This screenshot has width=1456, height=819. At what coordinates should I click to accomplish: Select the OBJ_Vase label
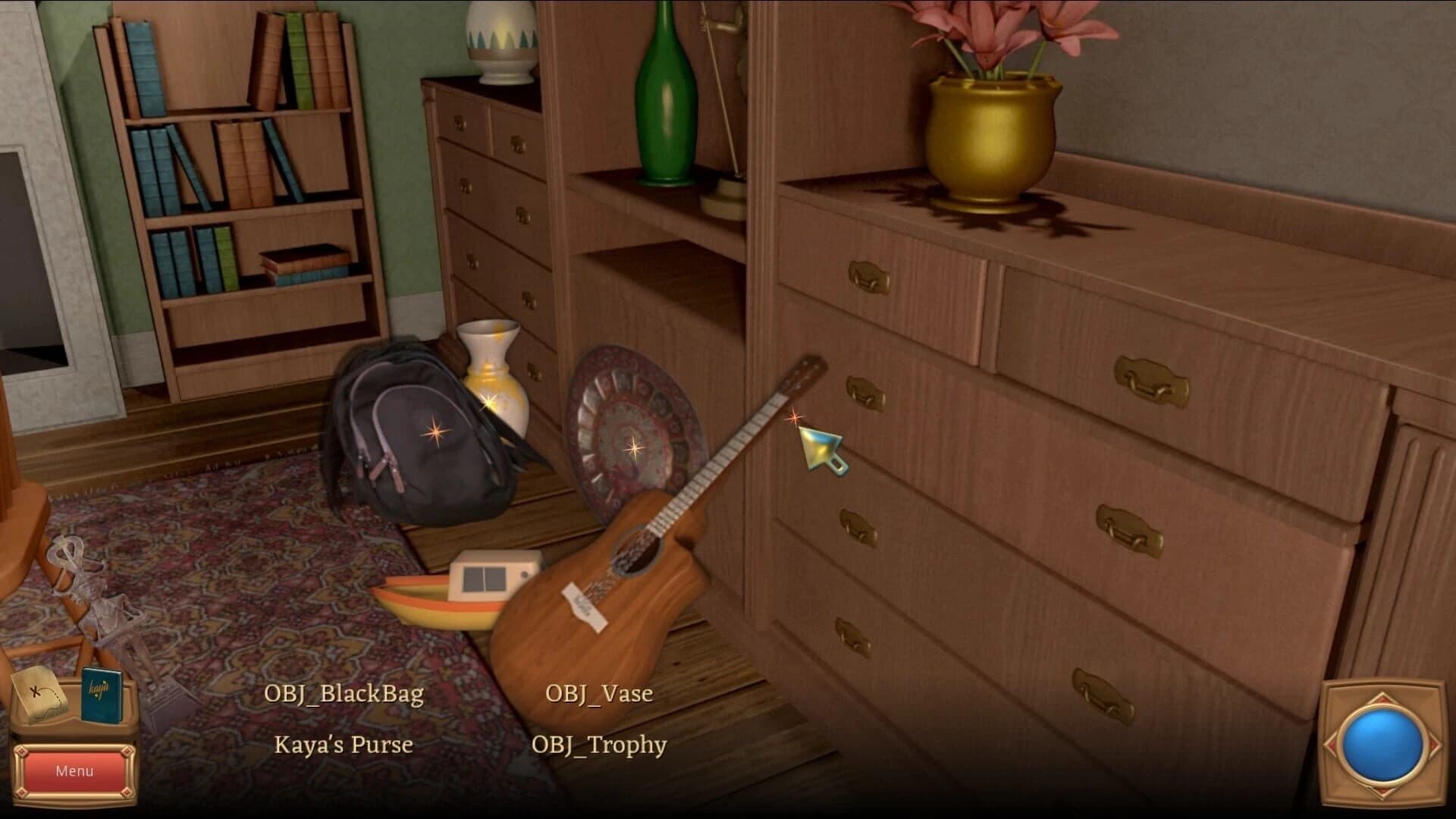[598, 693]
